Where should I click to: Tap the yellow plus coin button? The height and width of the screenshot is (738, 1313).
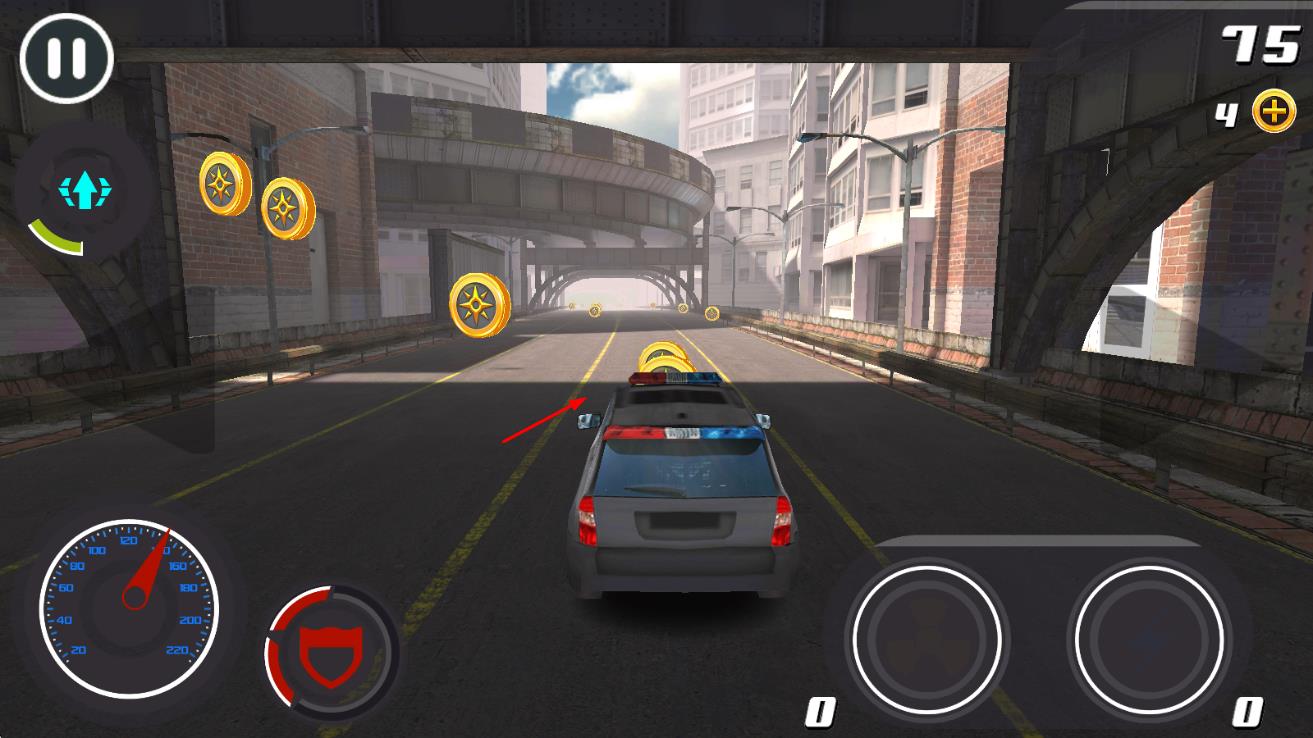1273,113
